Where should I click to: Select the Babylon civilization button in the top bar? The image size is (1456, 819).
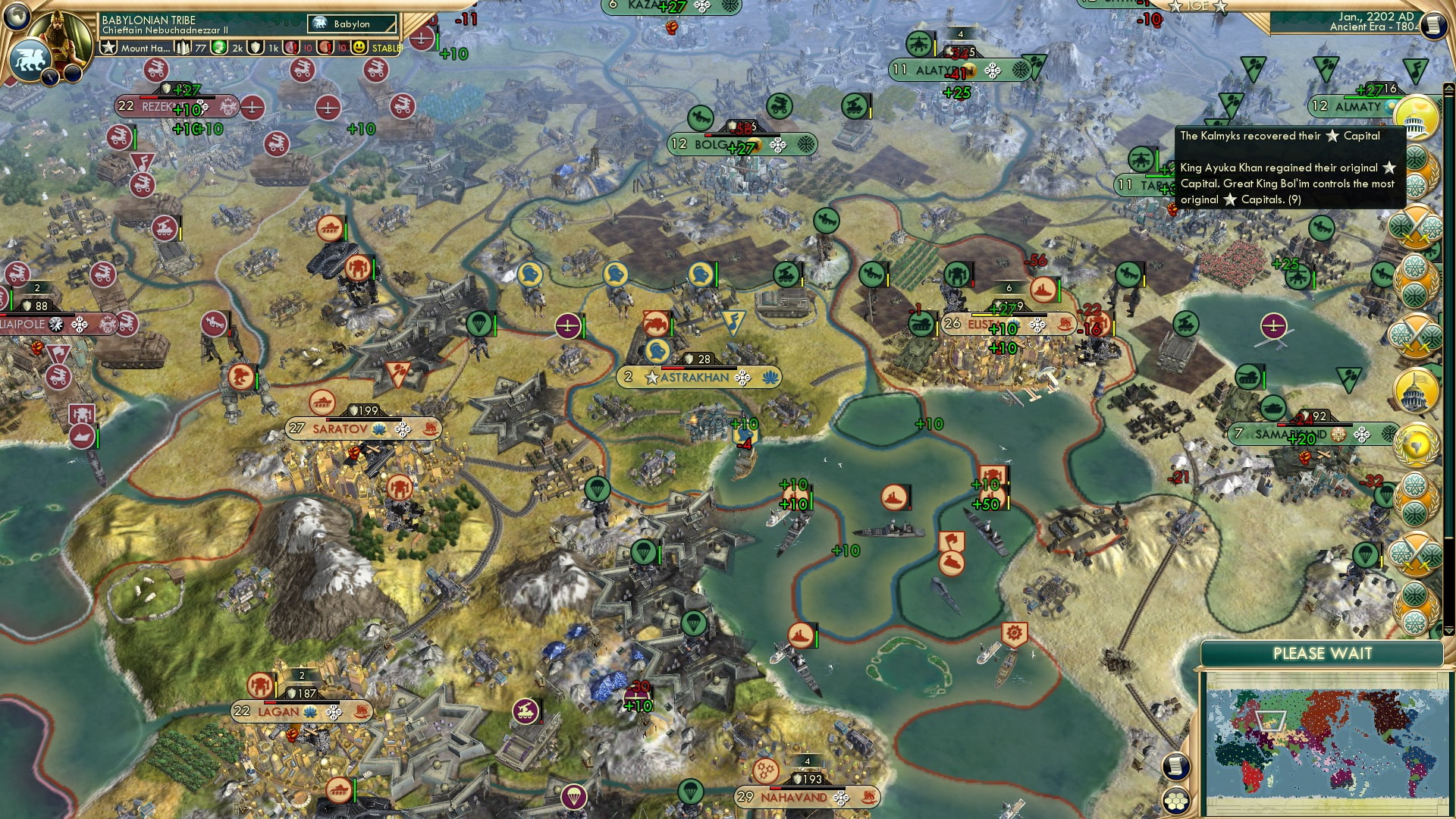click(x=352, y=24)
